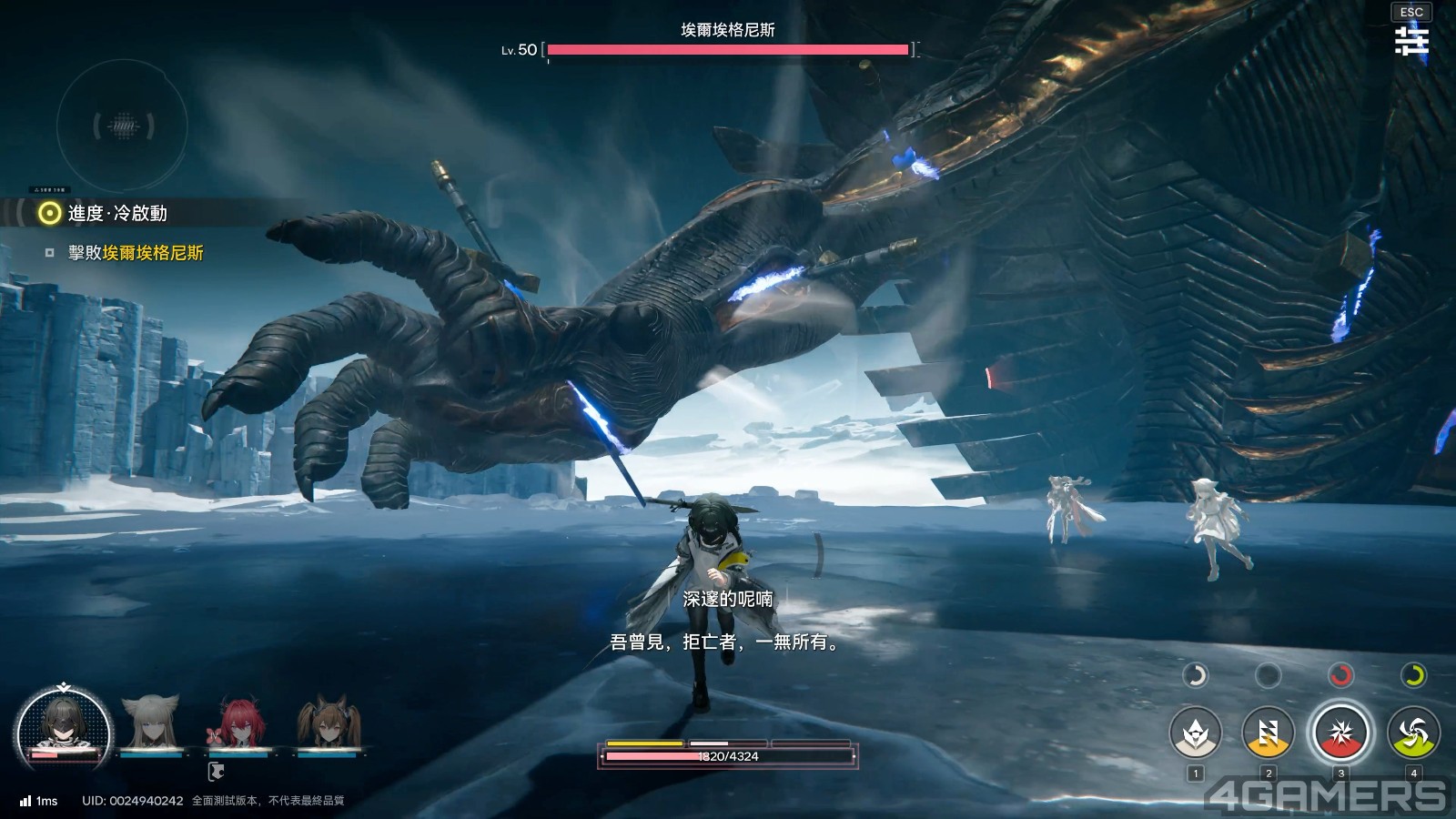Open the settings menu via sliders icon
The height and width of the screenshot is (819, 1456).
[1411, 41]
